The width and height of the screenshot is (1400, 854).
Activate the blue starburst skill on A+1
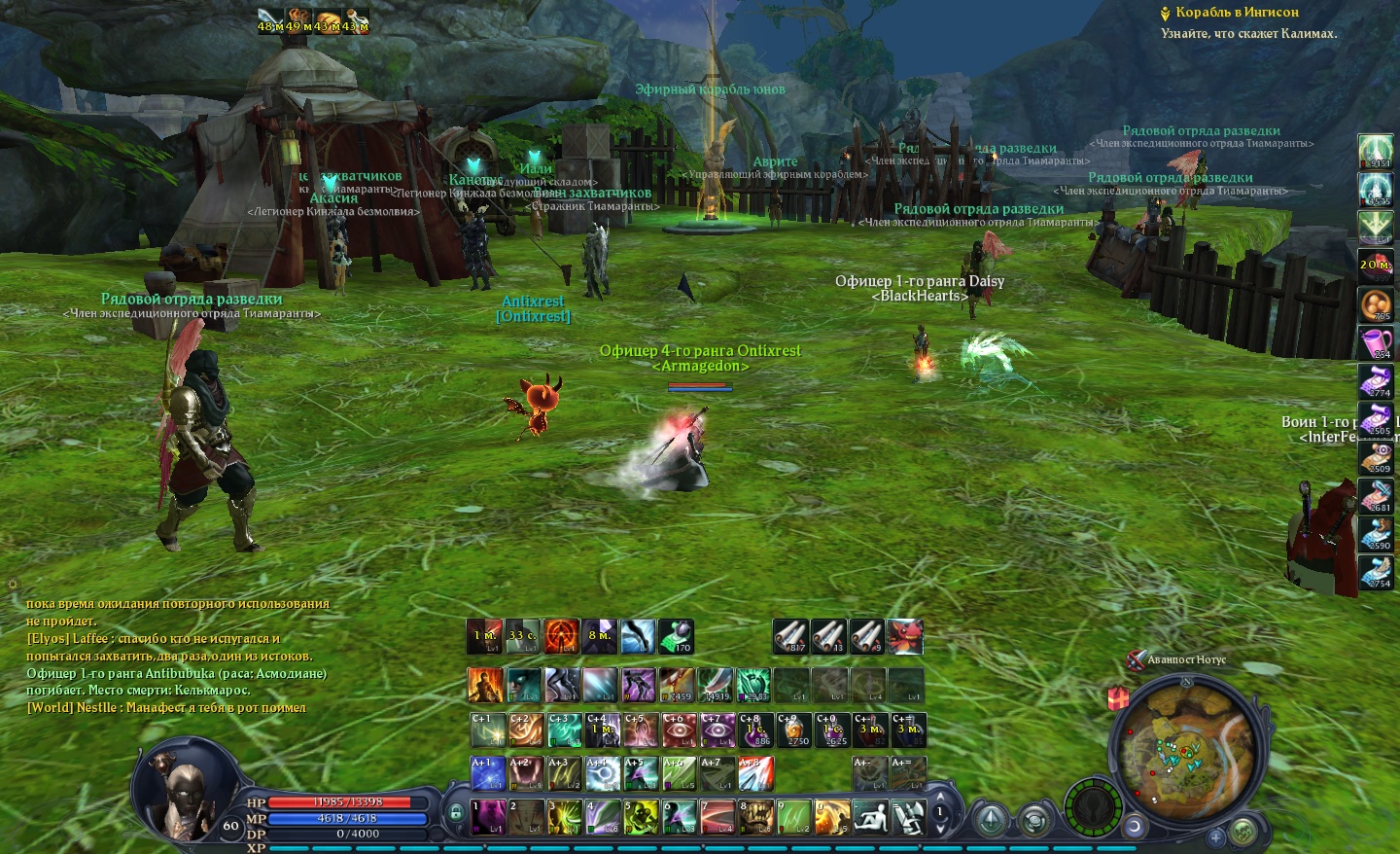pyautogui.click(x=487, y=774)
